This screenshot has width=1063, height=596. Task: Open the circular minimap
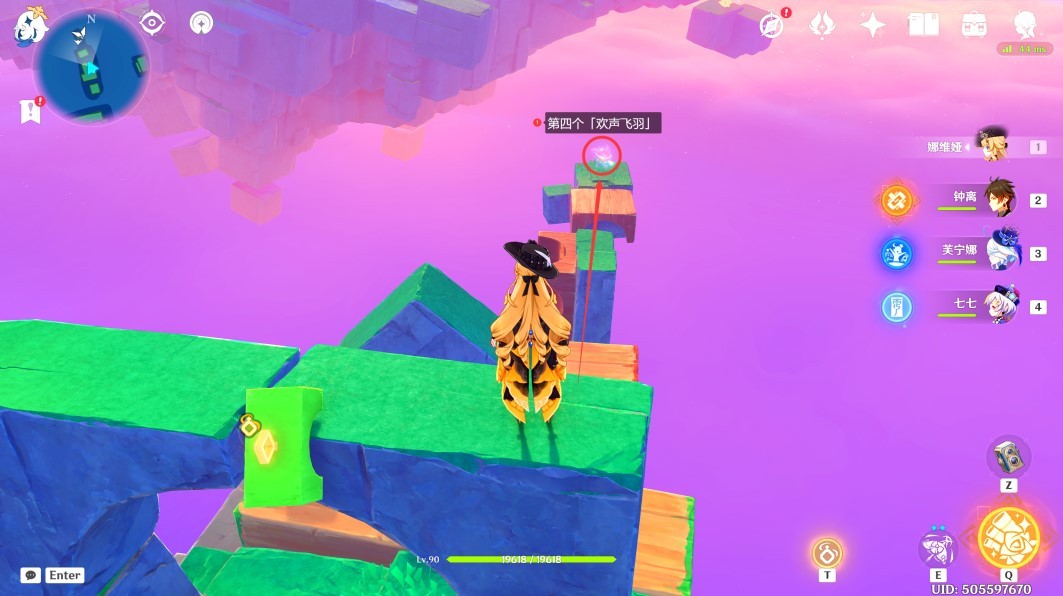point(91,67)
